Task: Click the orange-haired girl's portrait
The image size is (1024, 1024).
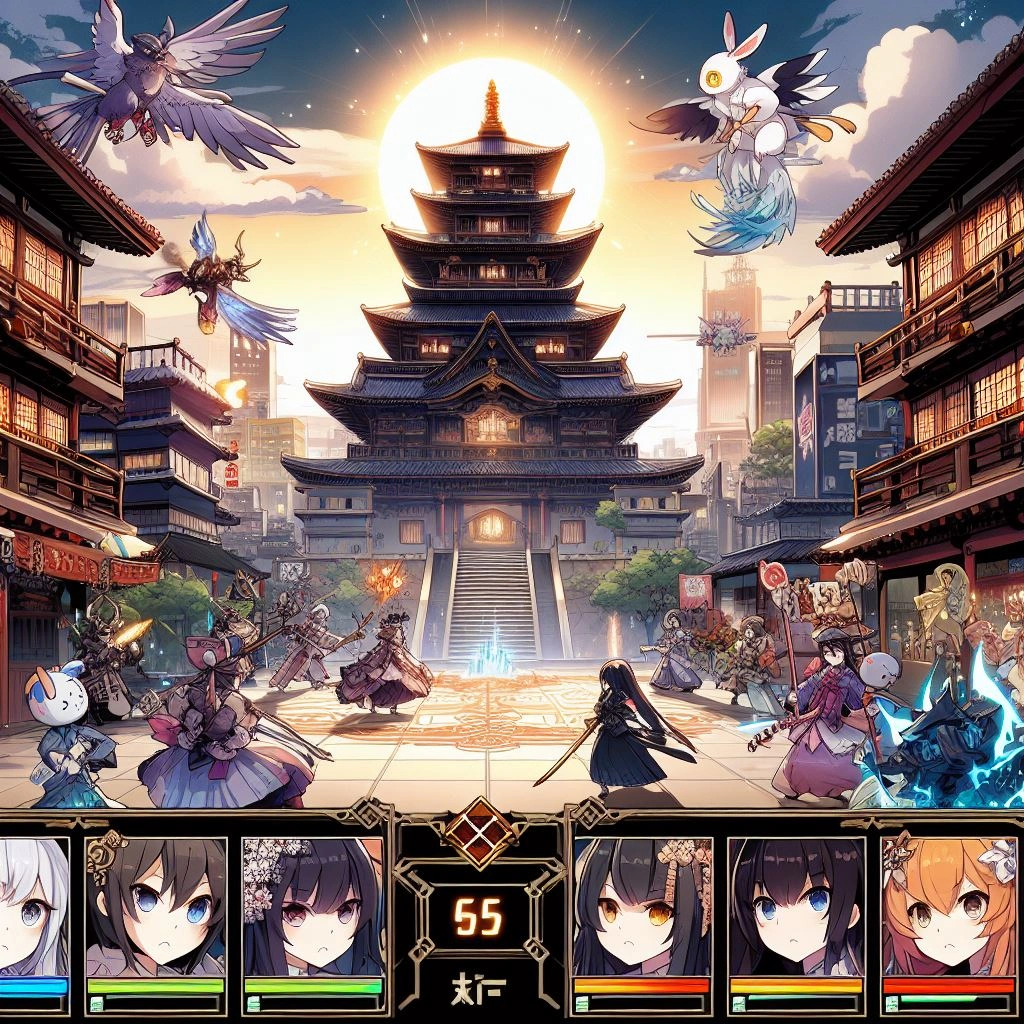Action: click(x=948, y=905)
